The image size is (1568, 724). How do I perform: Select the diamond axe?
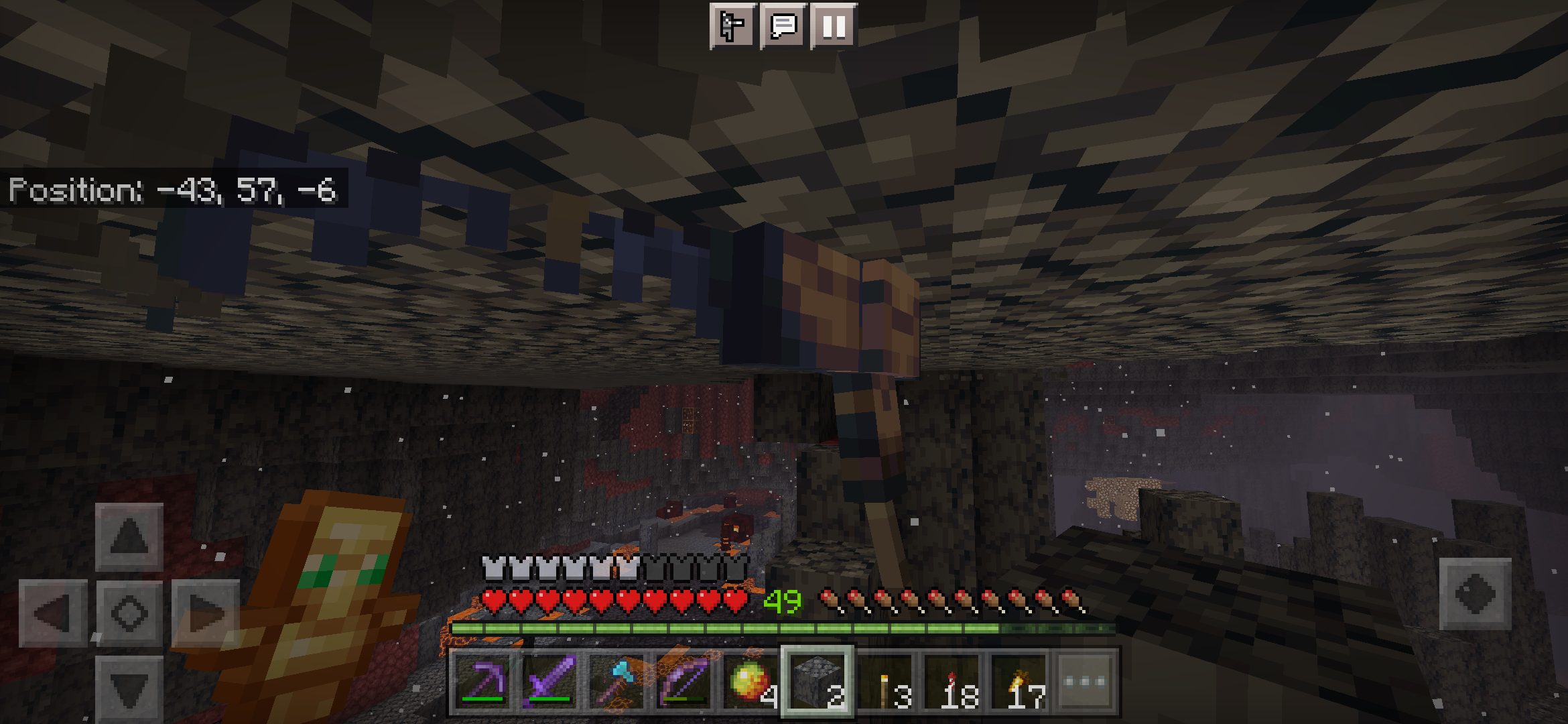click(618, 680)
